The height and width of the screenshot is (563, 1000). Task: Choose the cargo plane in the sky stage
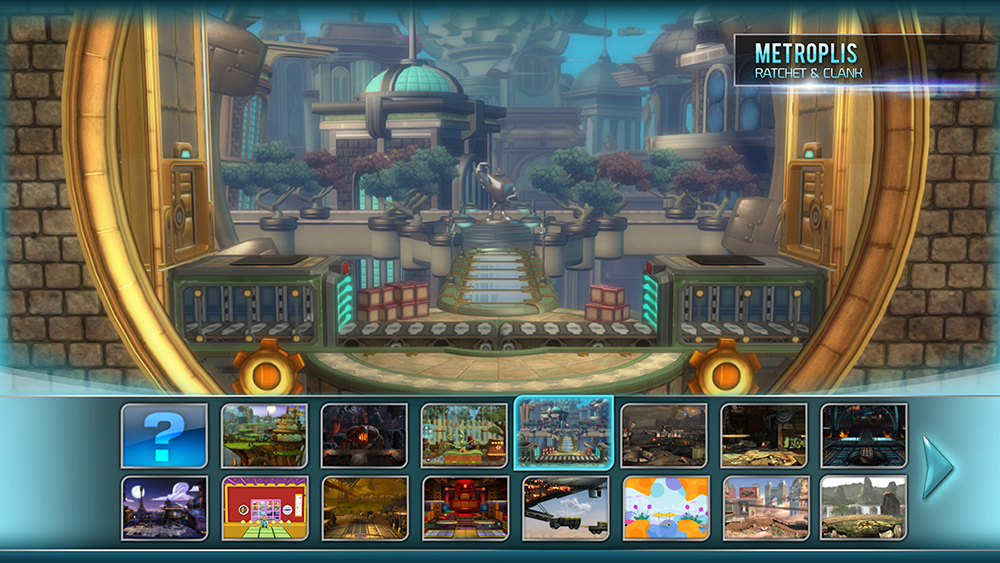565,507
